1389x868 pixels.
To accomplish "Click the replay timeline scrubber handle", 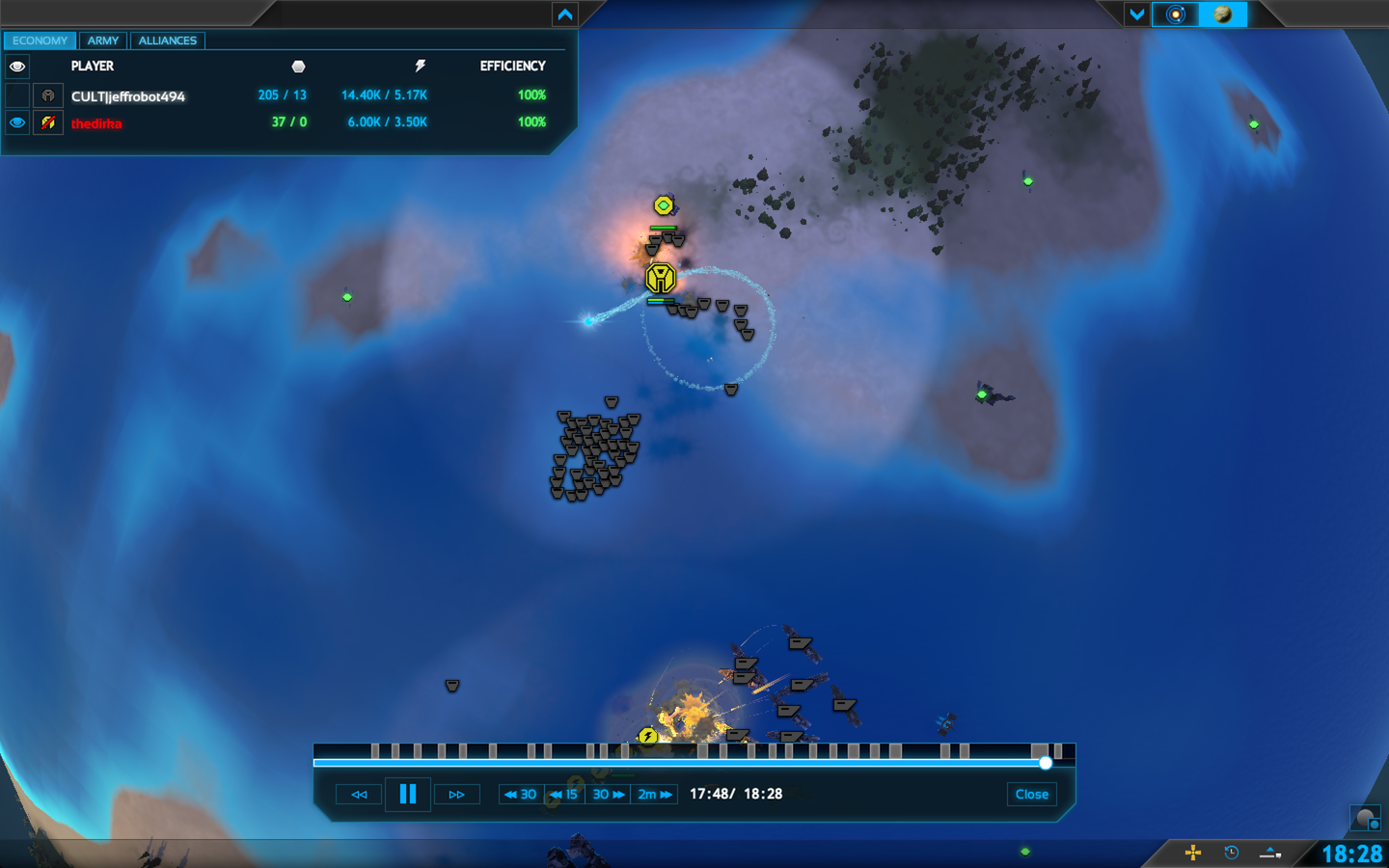I will (x=1046, y=763).
